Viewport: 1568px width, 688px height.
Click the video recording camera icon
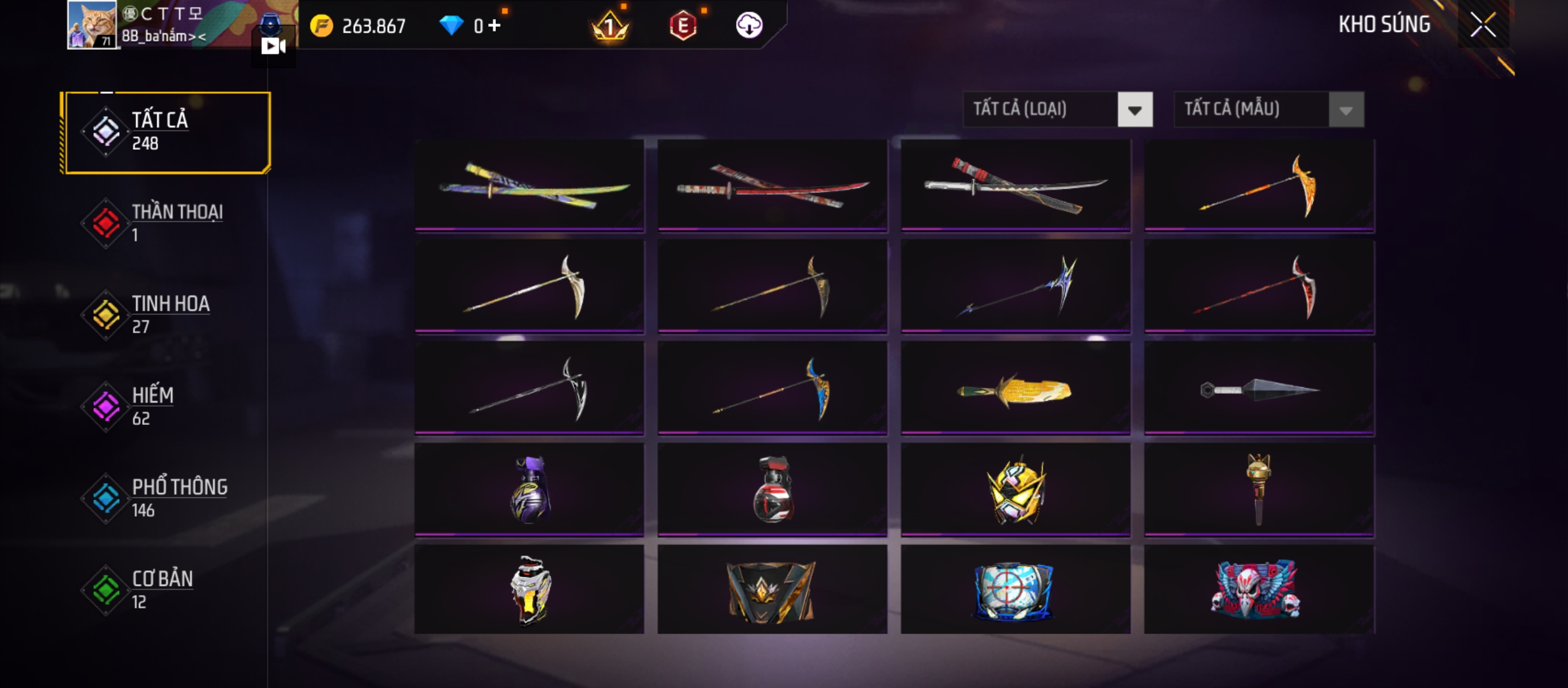[273, 46]
